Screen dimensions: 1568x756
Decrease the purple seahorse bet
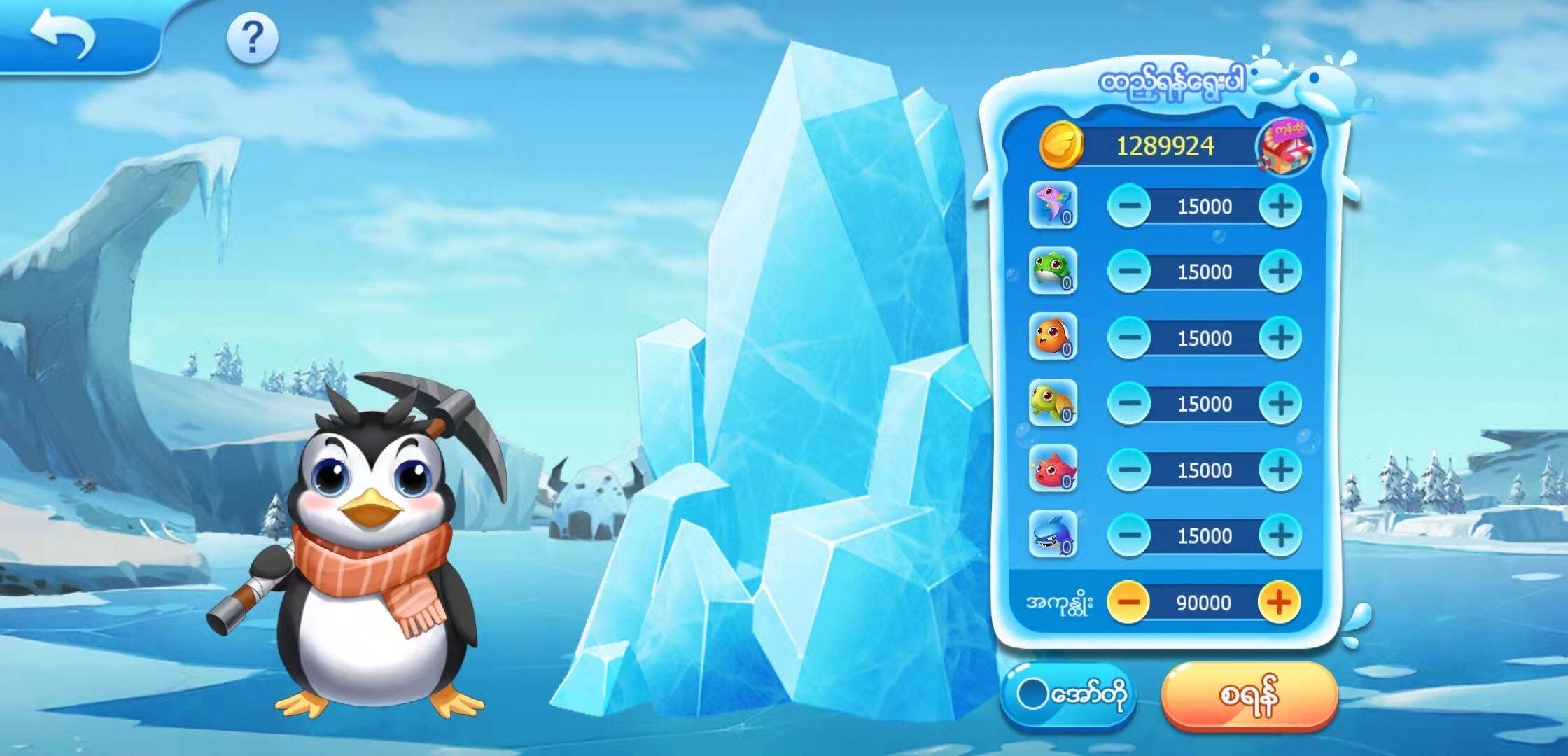pos(1129,206)
